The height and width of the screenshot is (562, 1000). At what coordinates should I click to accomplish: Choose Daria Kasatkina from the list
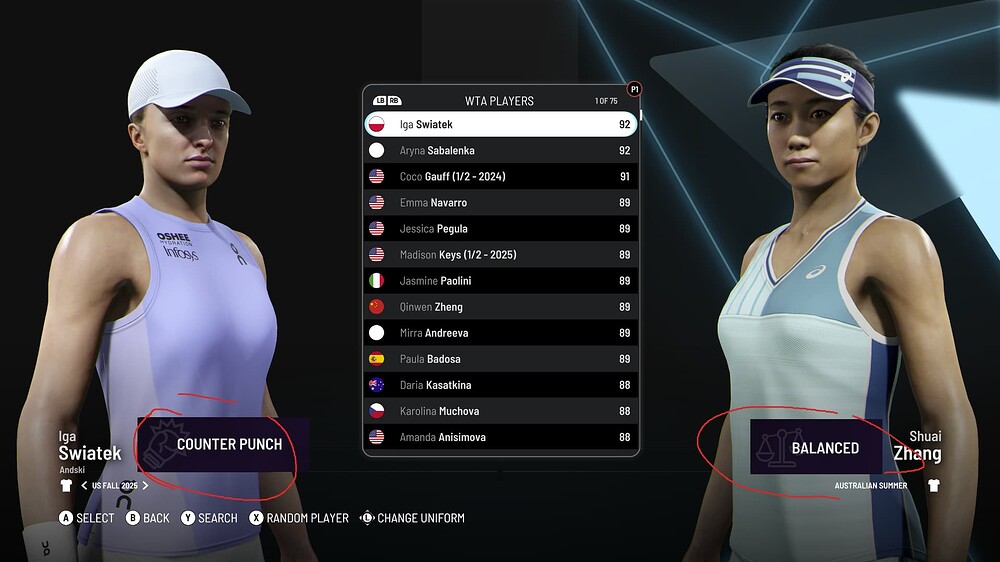[x=500, y=385]
